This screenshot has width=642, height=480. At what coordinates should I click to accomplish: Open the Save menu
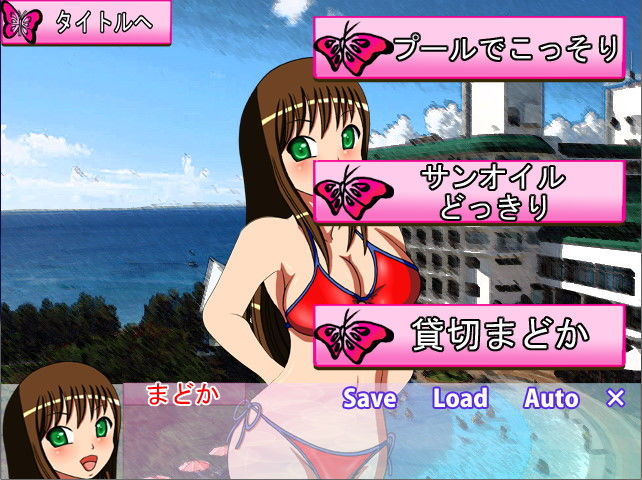click(369, 398)
